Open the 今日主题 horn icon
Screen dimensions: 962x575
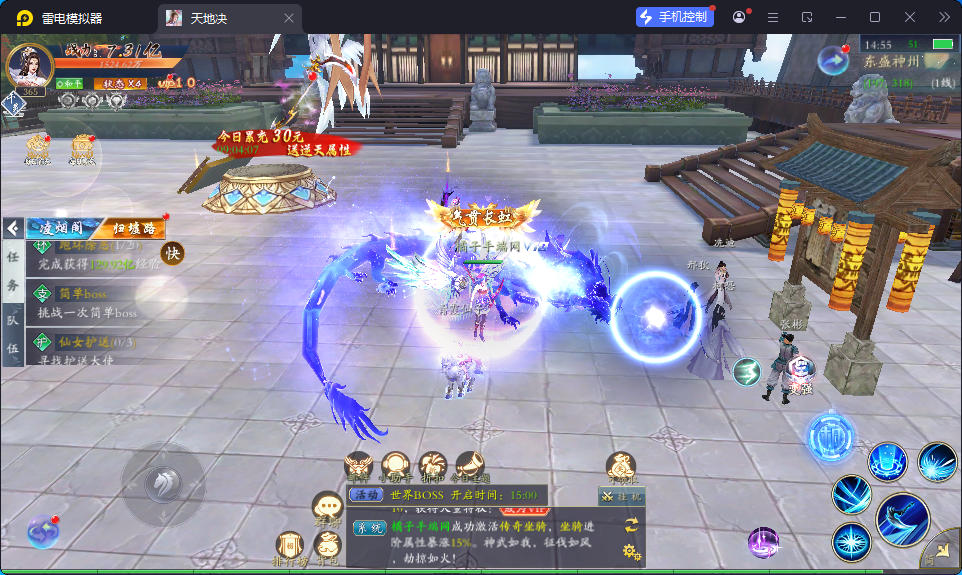(470, 465)
